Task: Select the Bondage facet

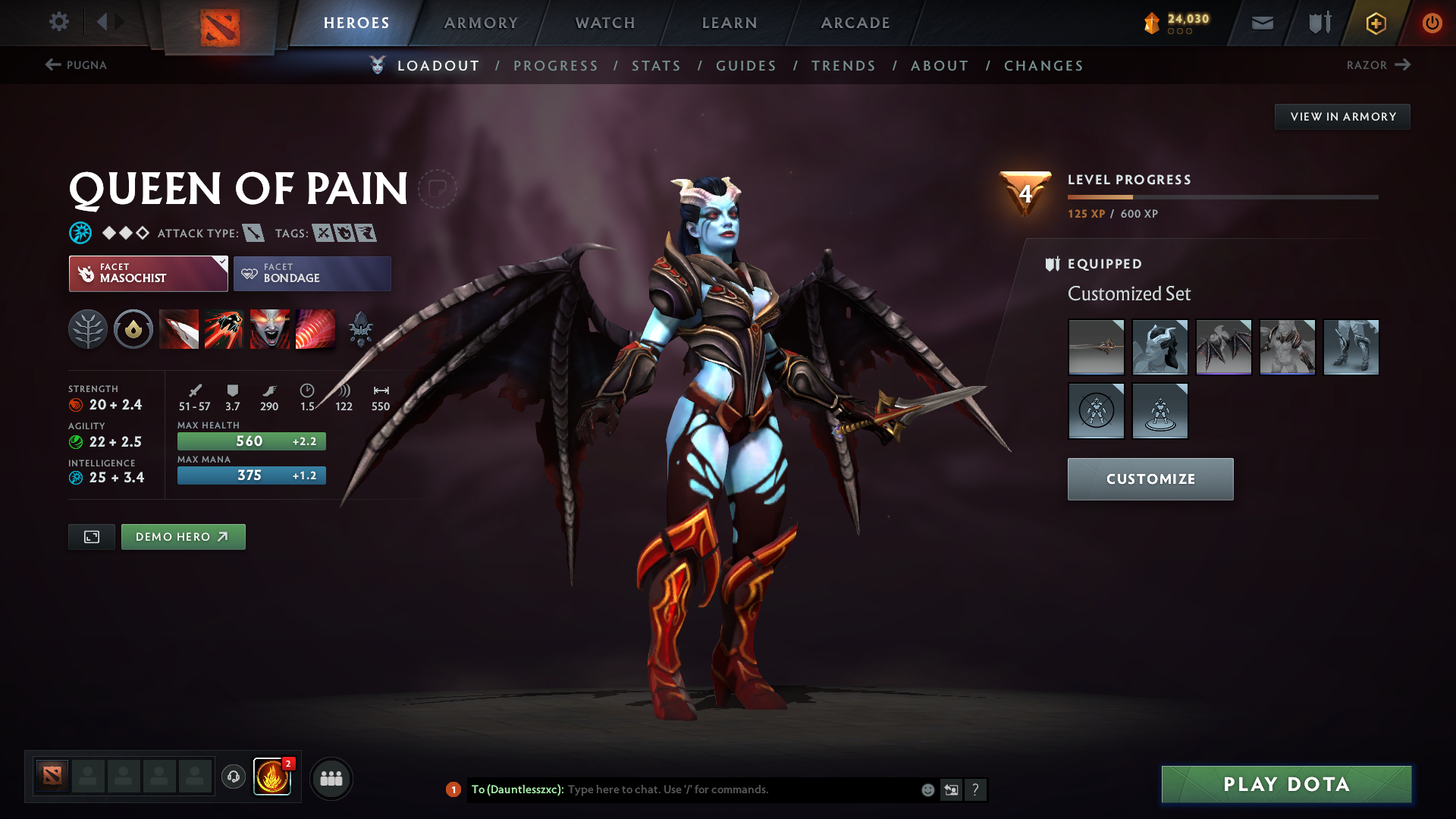Action: coord(312,273)
